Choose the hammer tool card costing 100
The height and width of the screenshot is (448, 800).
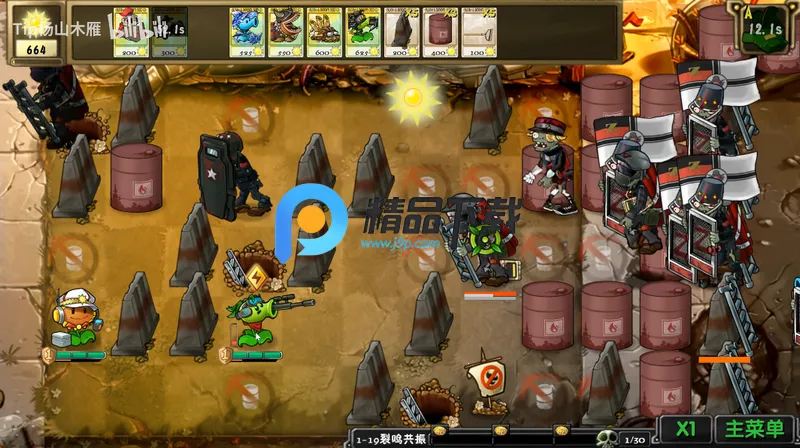point(479,32)
